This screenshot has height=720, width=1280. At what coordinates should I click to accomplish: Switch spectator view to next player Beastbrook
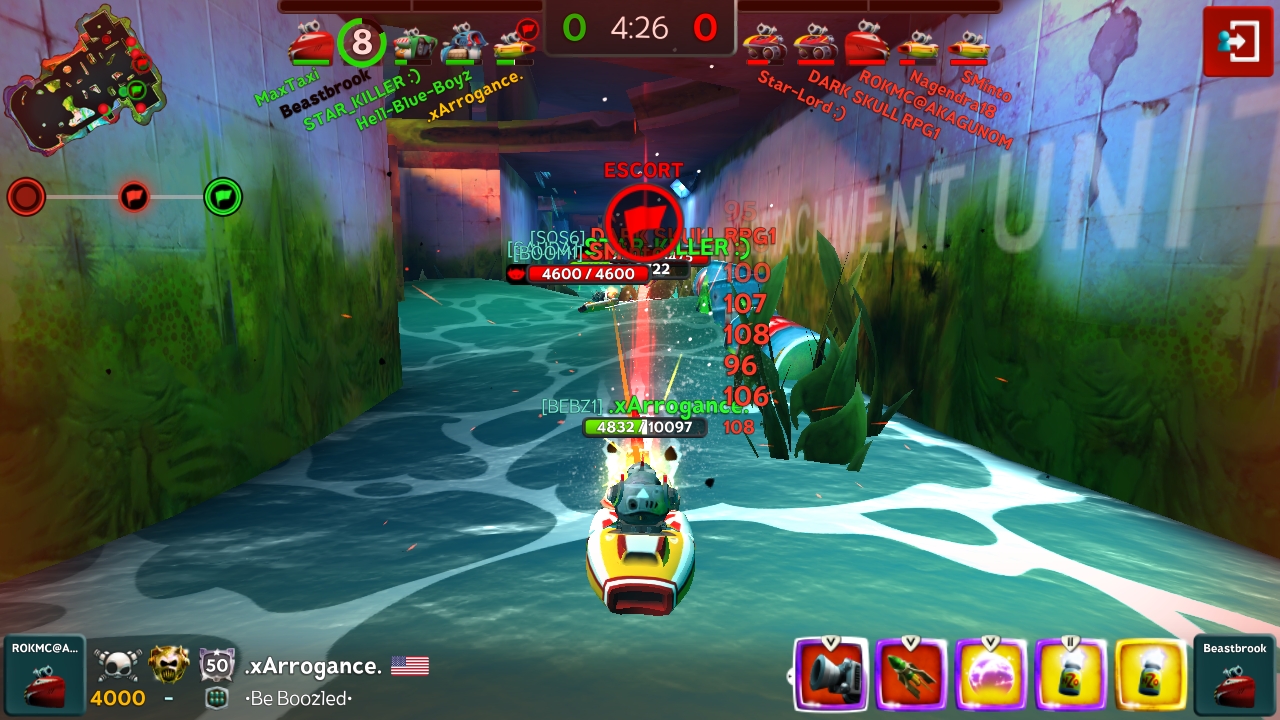point(1235,674)
